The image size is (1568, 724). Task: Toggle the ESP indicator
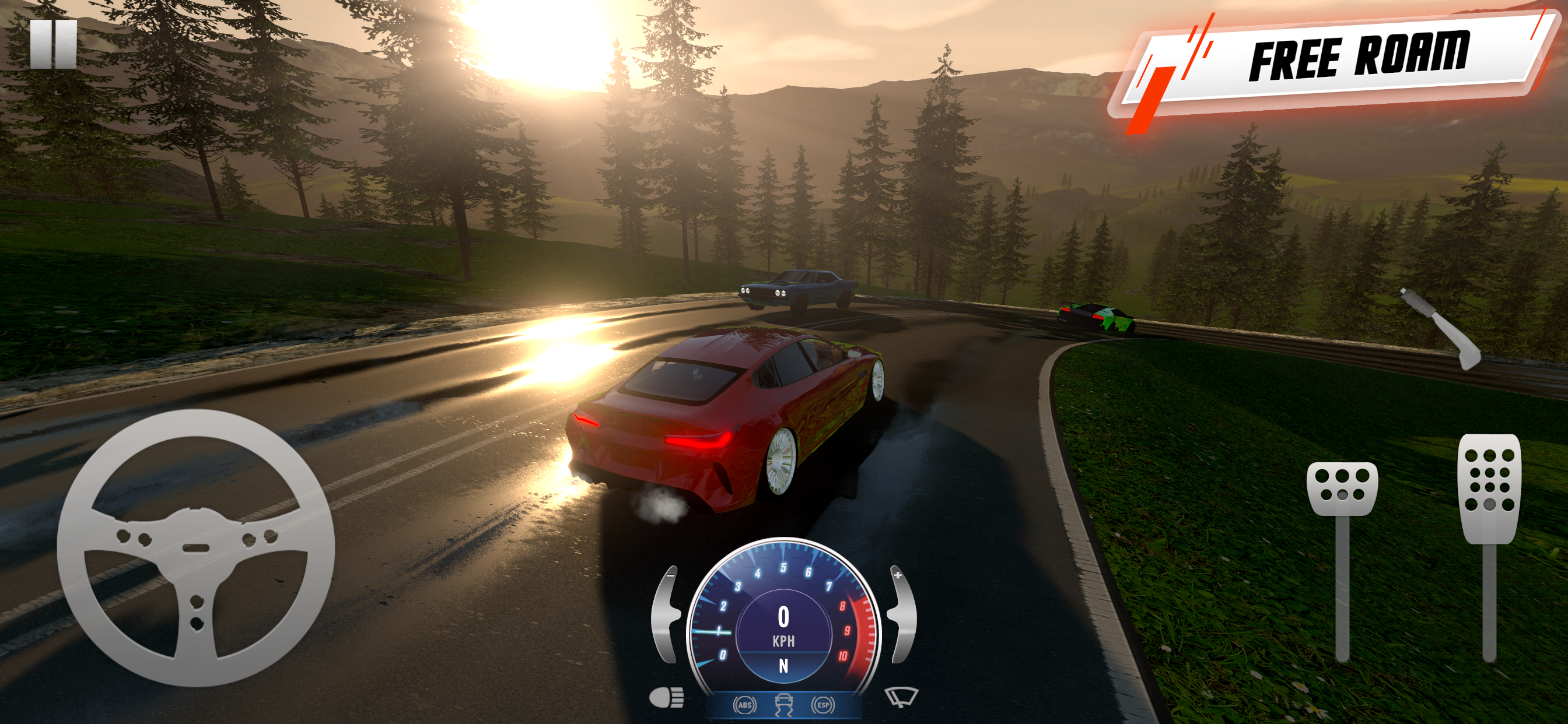(822, 705)
